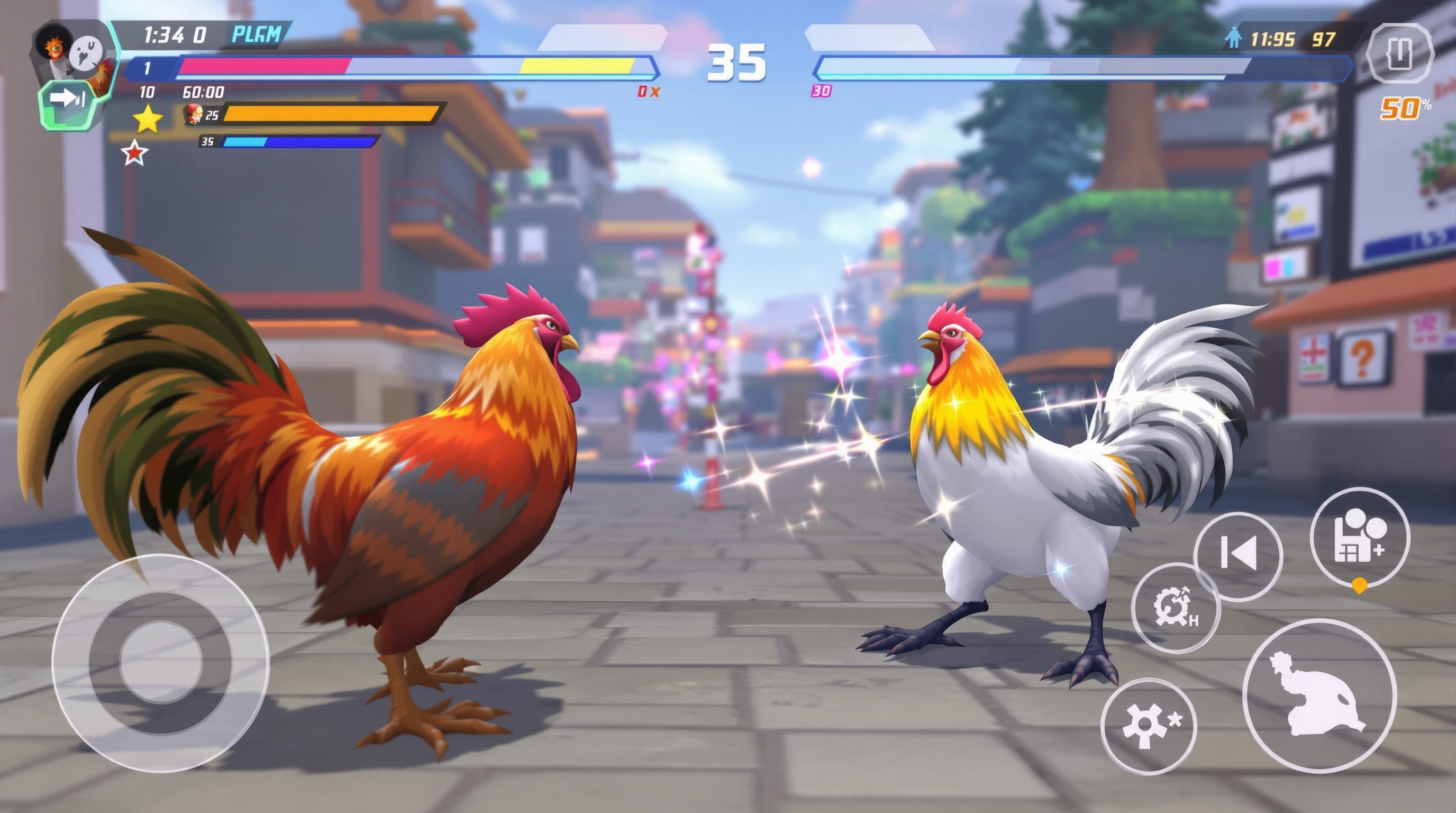Select the red star icon
The image size is (1456, 813).
[x=134, y=153]
